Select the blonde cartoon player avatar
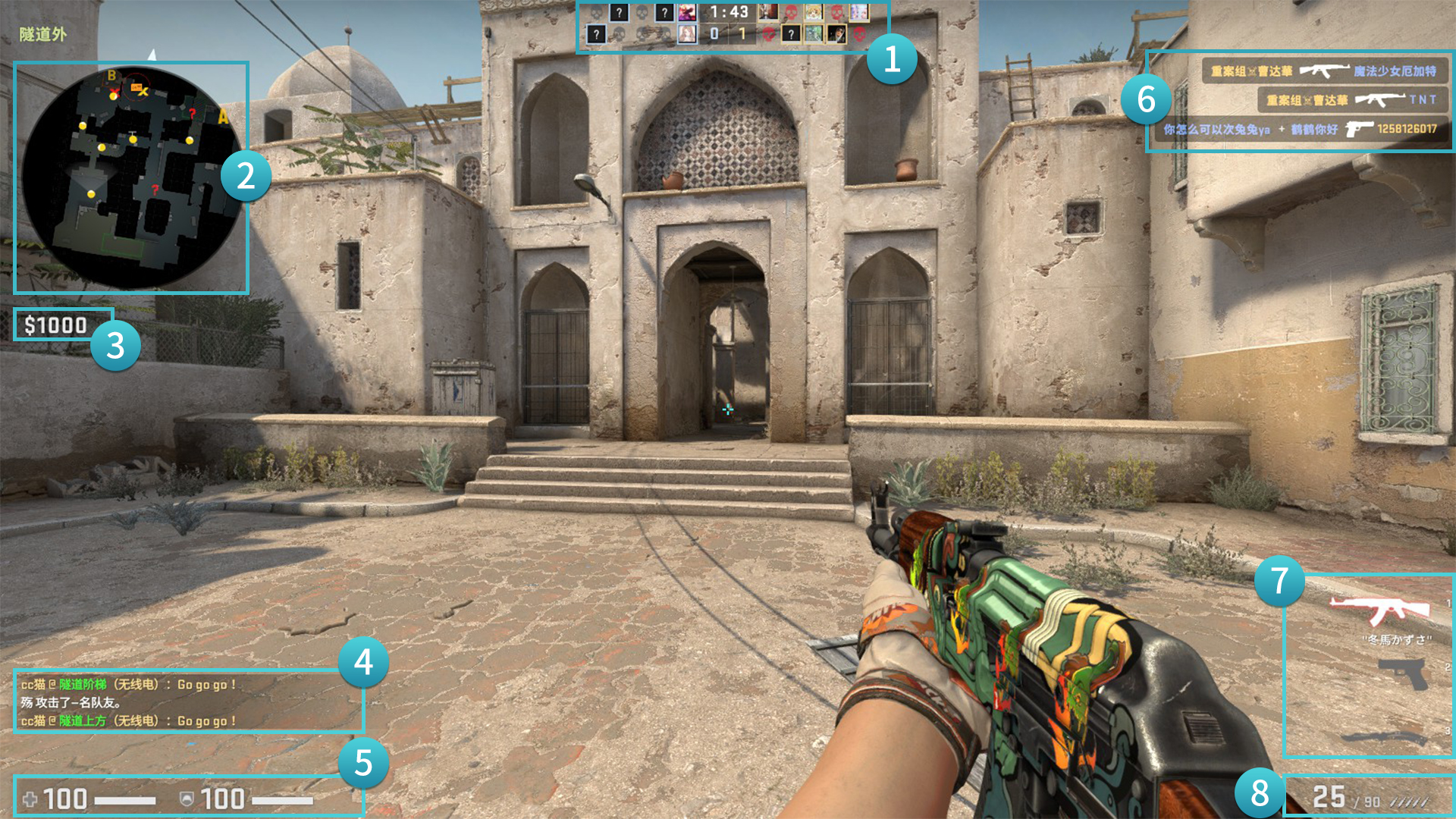Viewport: 1456px width, 819px height. [x=813, y=13]
